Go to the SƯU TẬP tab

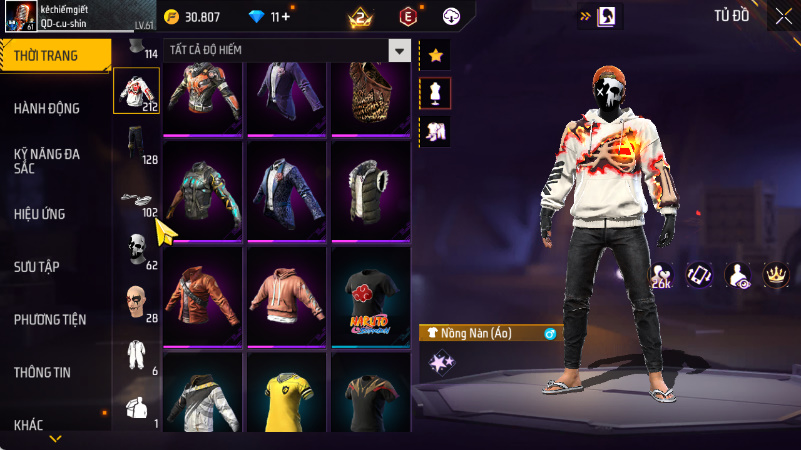coord(38,267)
